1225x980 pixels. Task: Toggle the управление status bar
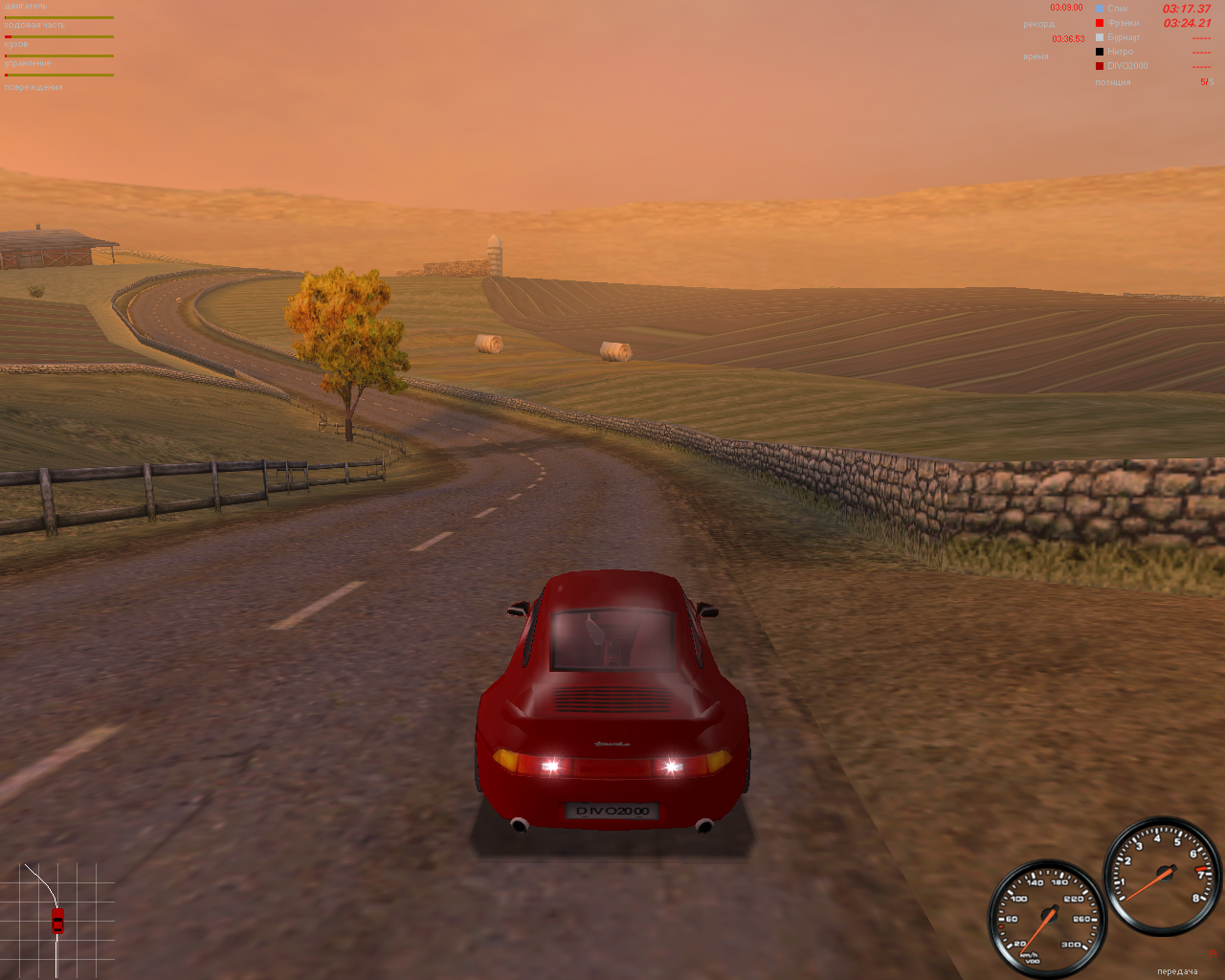57,75
